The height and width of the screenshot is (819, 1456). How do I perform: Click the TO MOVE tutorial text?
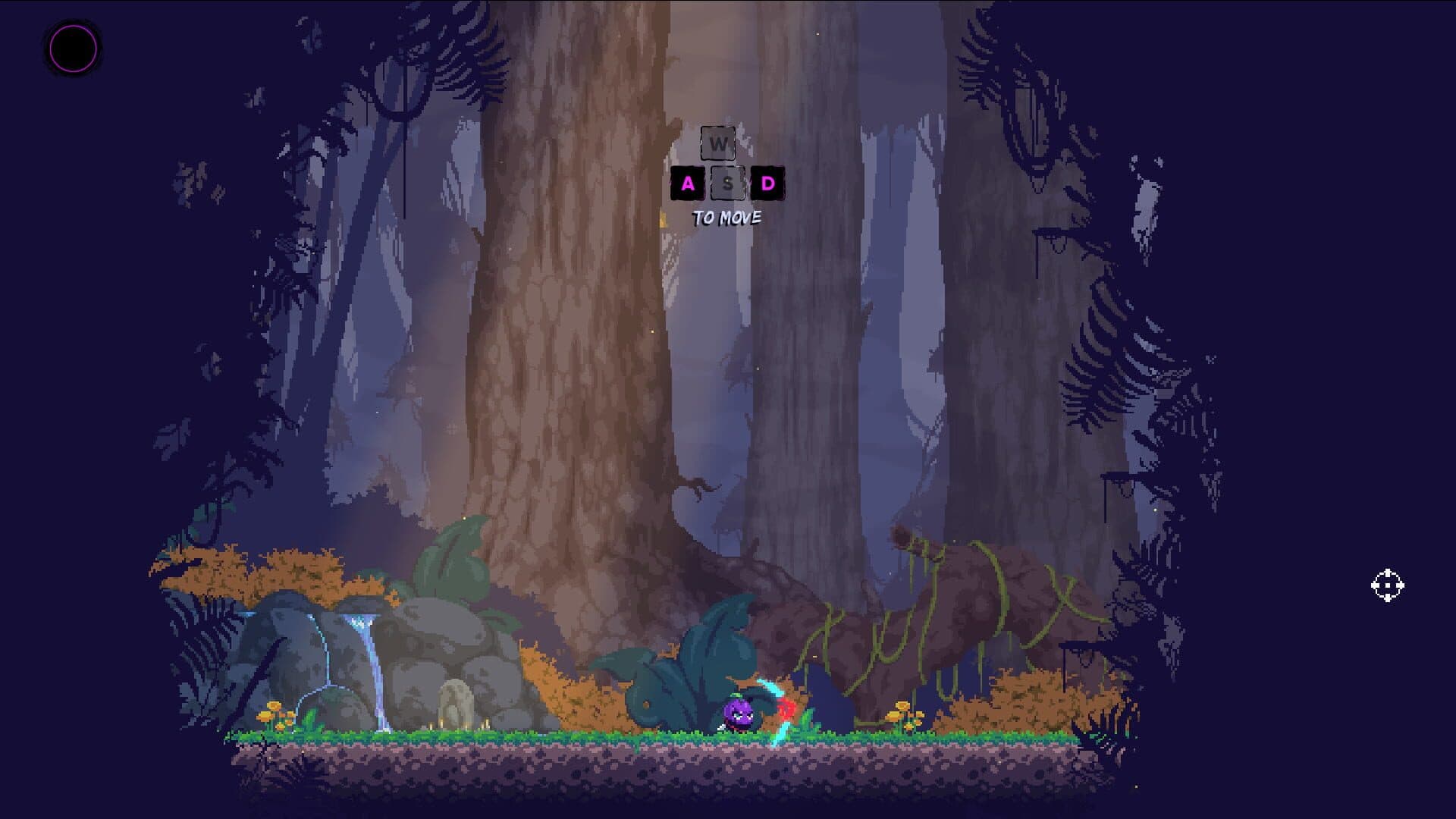click(727, 219)
